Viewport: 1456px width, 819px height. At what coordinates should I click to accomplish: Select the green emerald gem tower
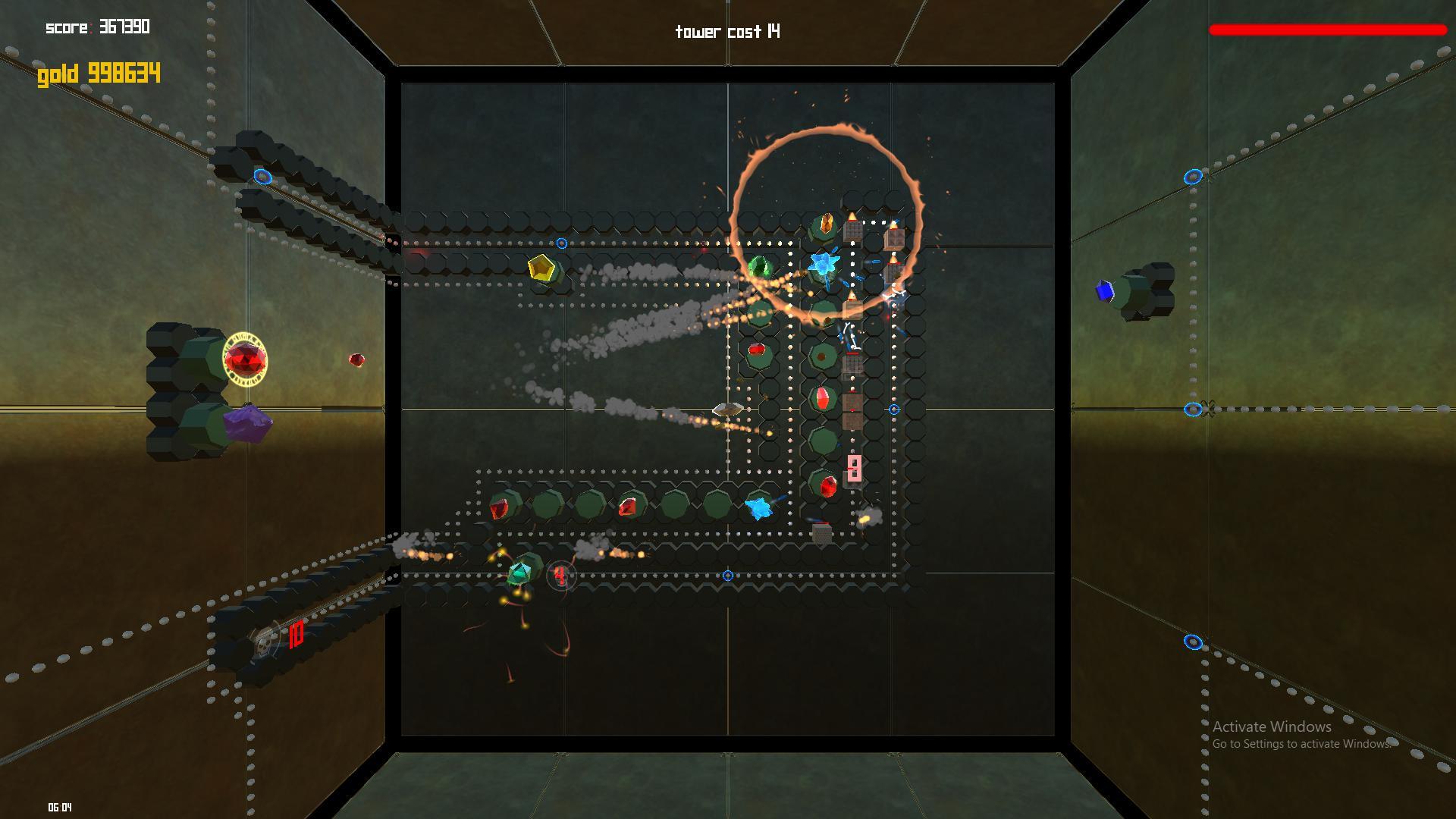click(x=758, y=268)
